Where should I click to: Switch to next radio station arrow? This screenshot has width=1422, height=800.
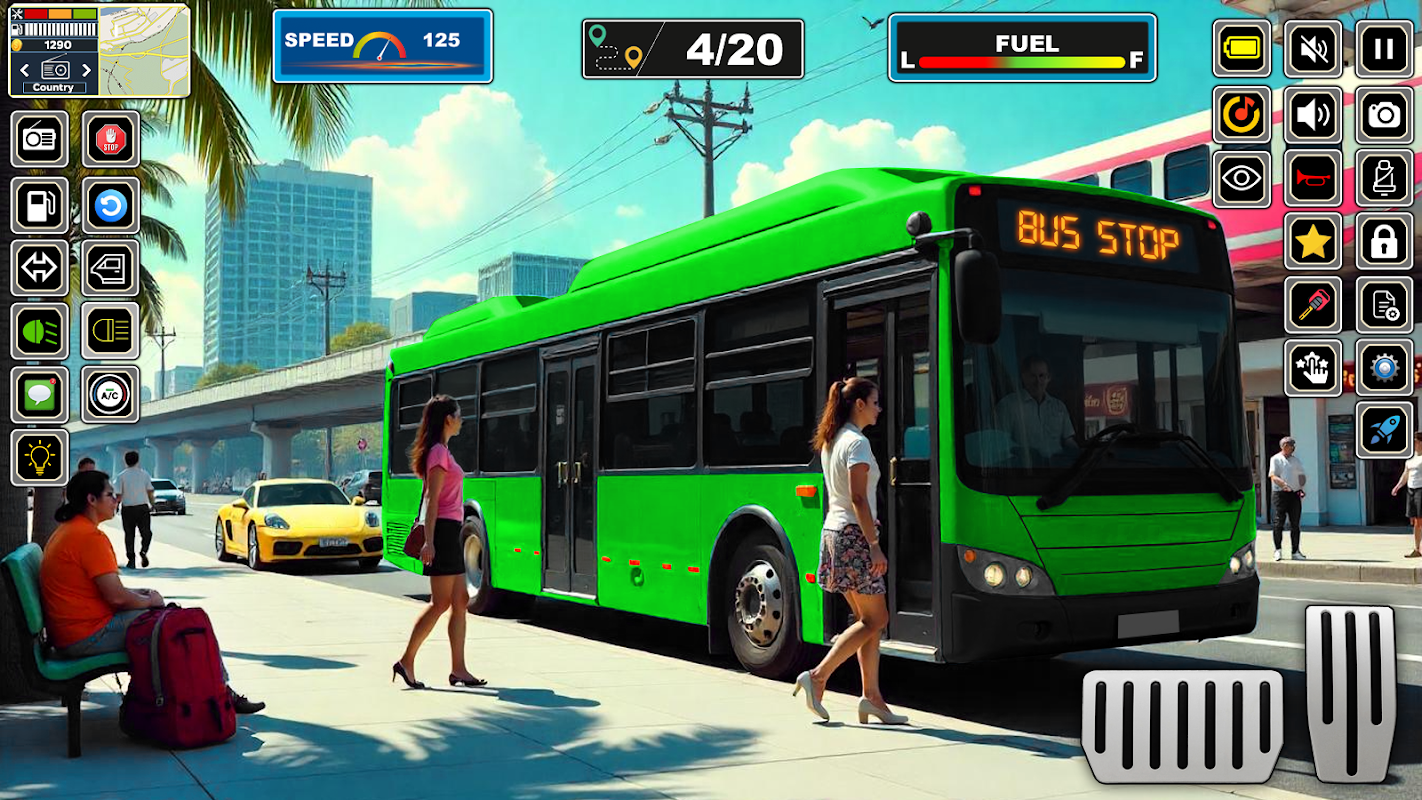click(x=87, y=70)
